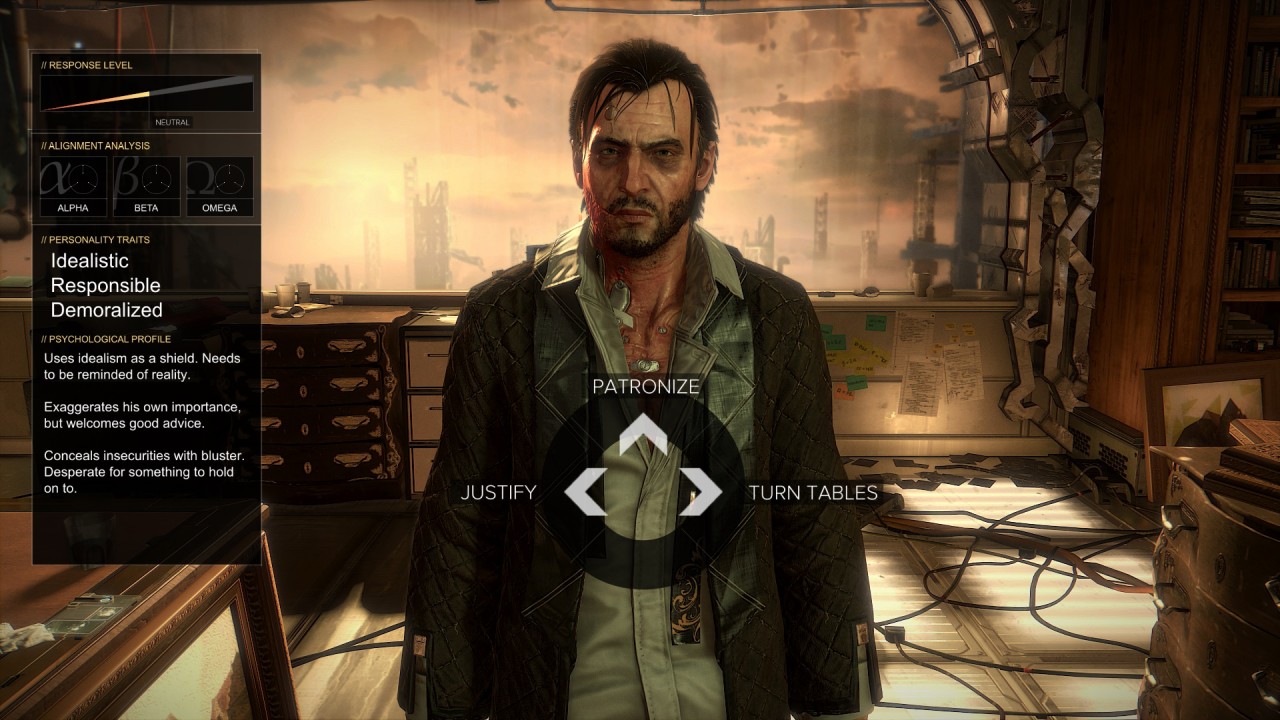The height and width of the screenshot is (720, 1280).
Task: Click the Omega alignment indicator
Action: (x=219, y=184)
